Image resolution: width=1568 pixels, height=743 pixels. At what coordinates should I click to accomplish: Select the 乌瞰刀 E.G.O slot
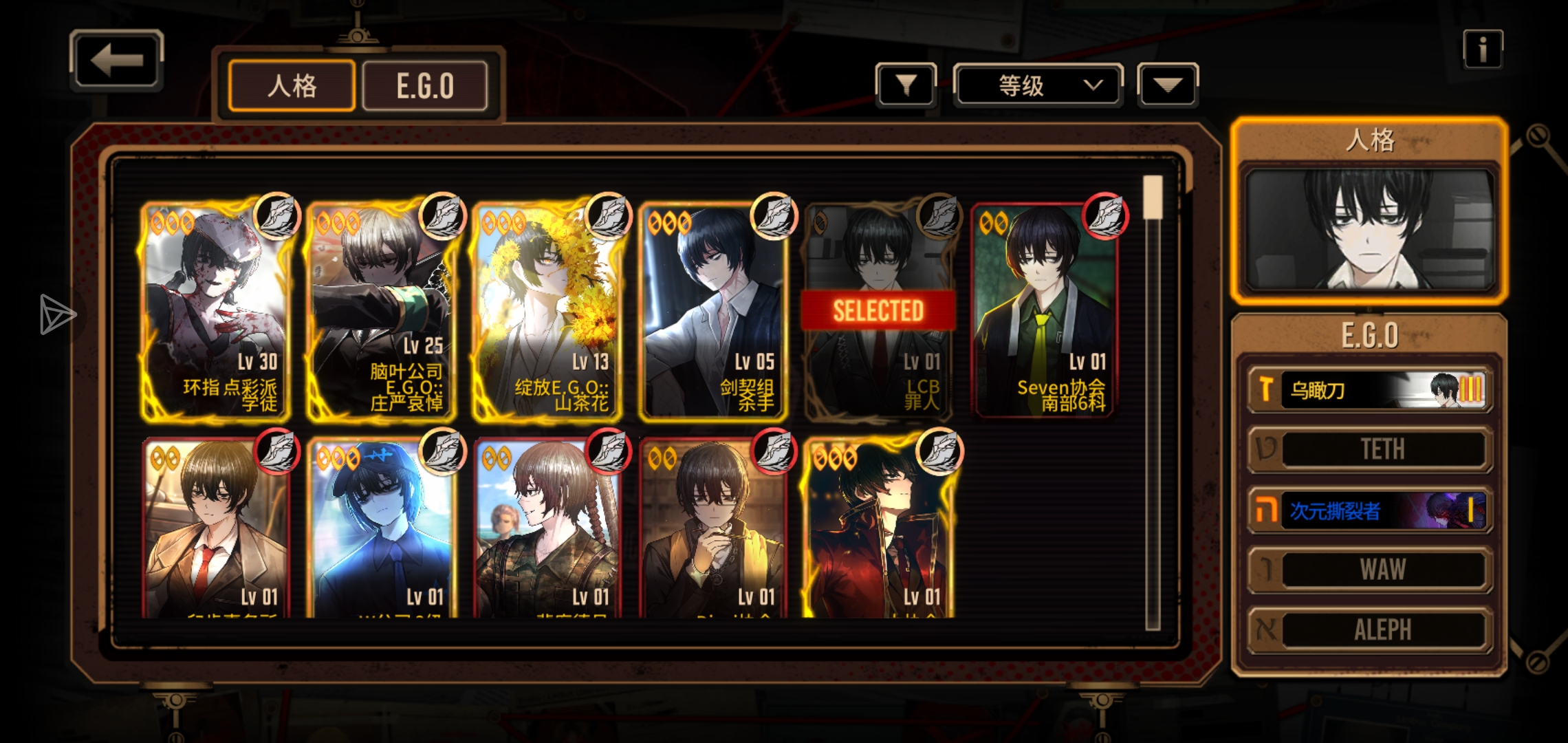1370,390
